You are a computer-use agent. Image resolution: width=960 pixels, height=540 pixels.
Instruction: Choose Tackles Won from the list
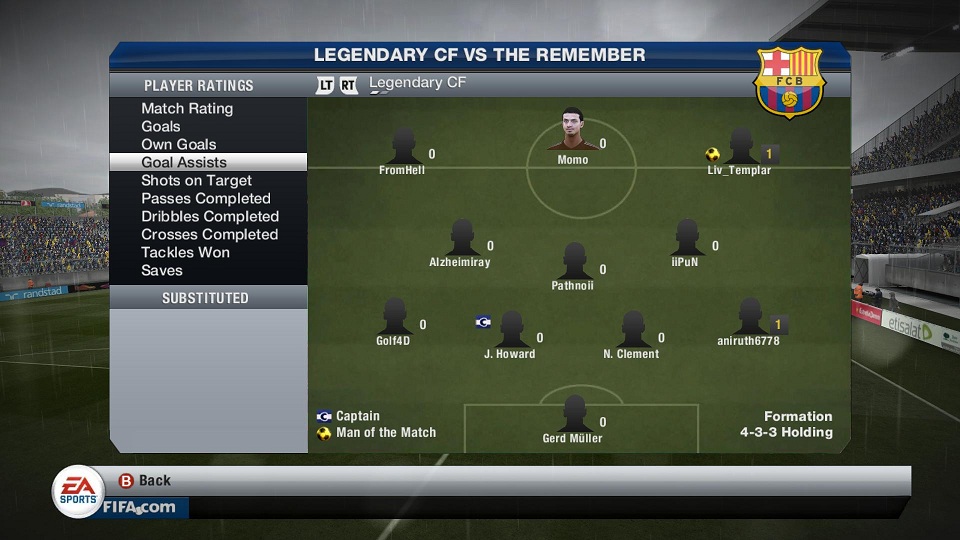[185, 252]
